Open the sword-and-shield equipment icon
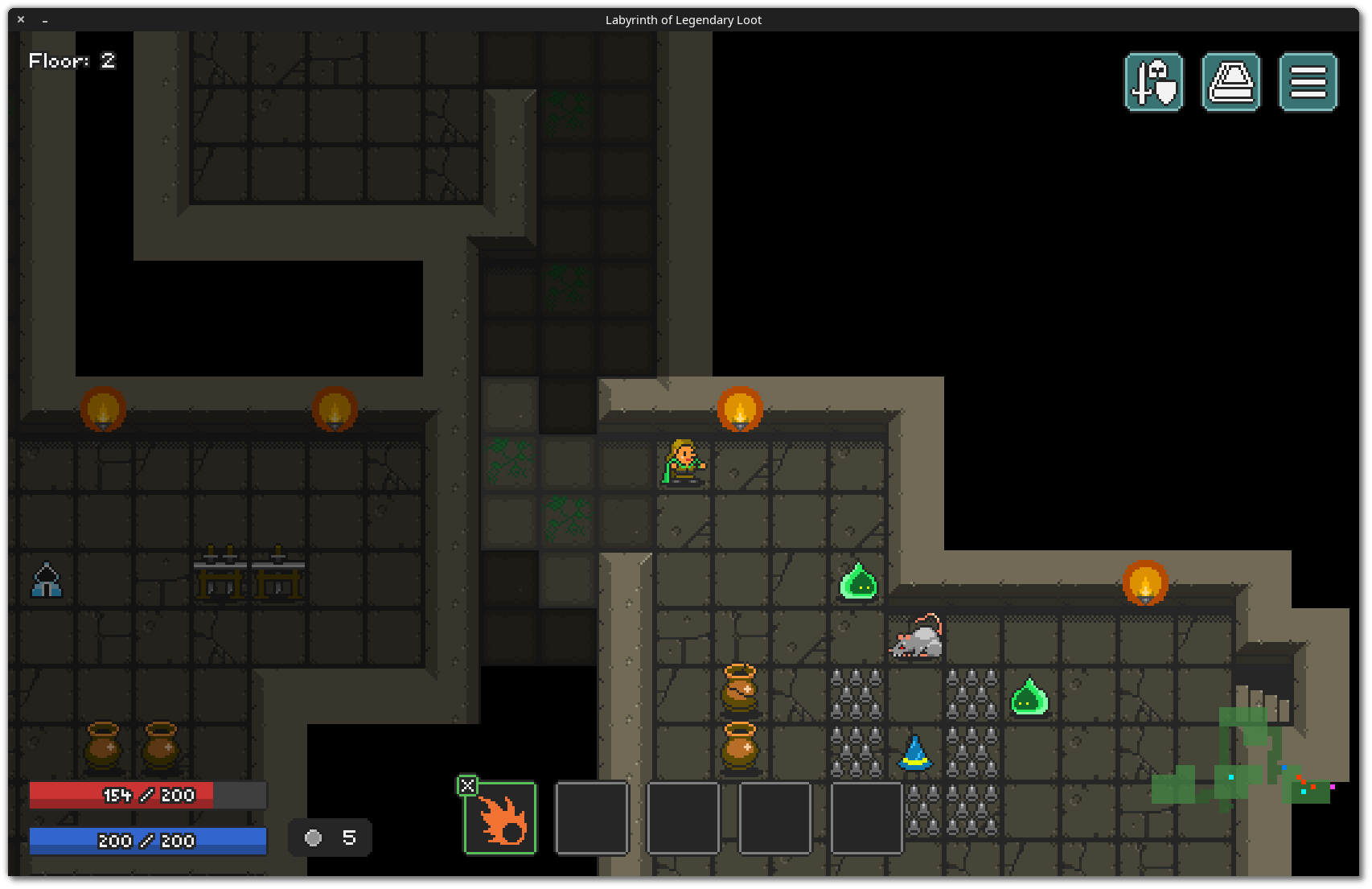The image size is (1372, 889). (x=1153, y=81)
